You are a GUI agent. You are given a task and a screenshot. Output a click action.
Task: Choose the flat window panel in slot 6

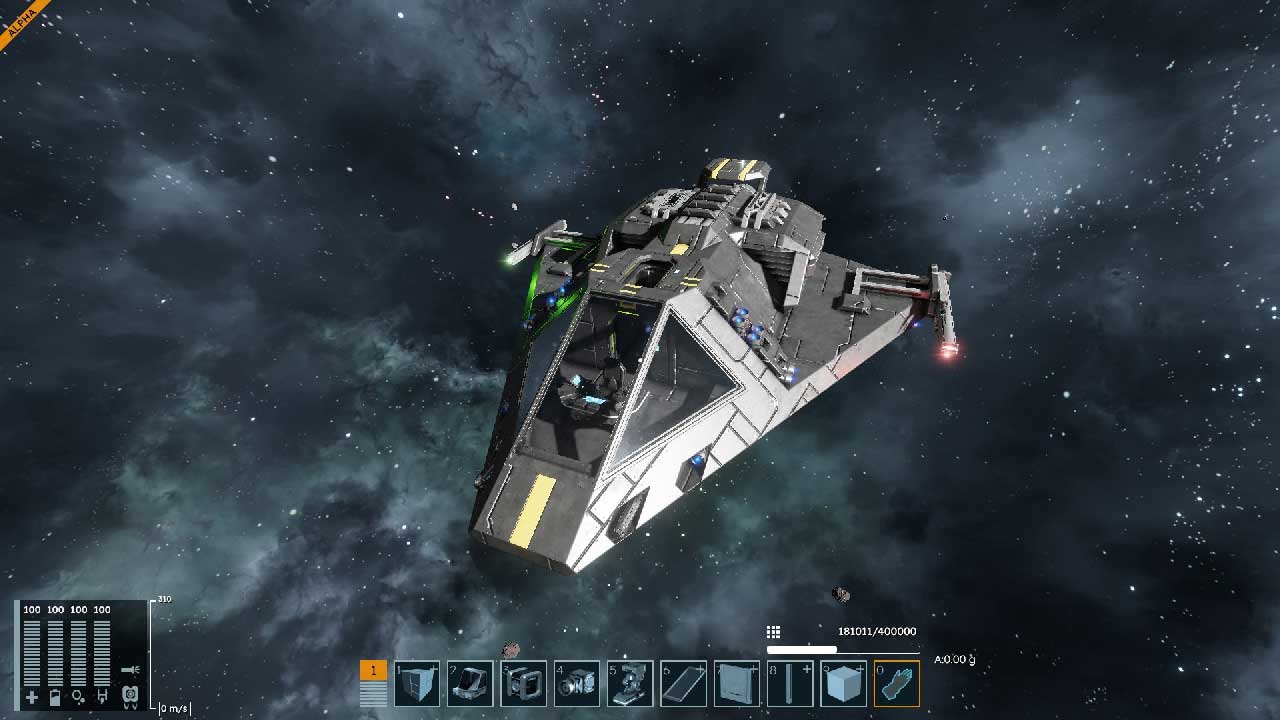684,684
